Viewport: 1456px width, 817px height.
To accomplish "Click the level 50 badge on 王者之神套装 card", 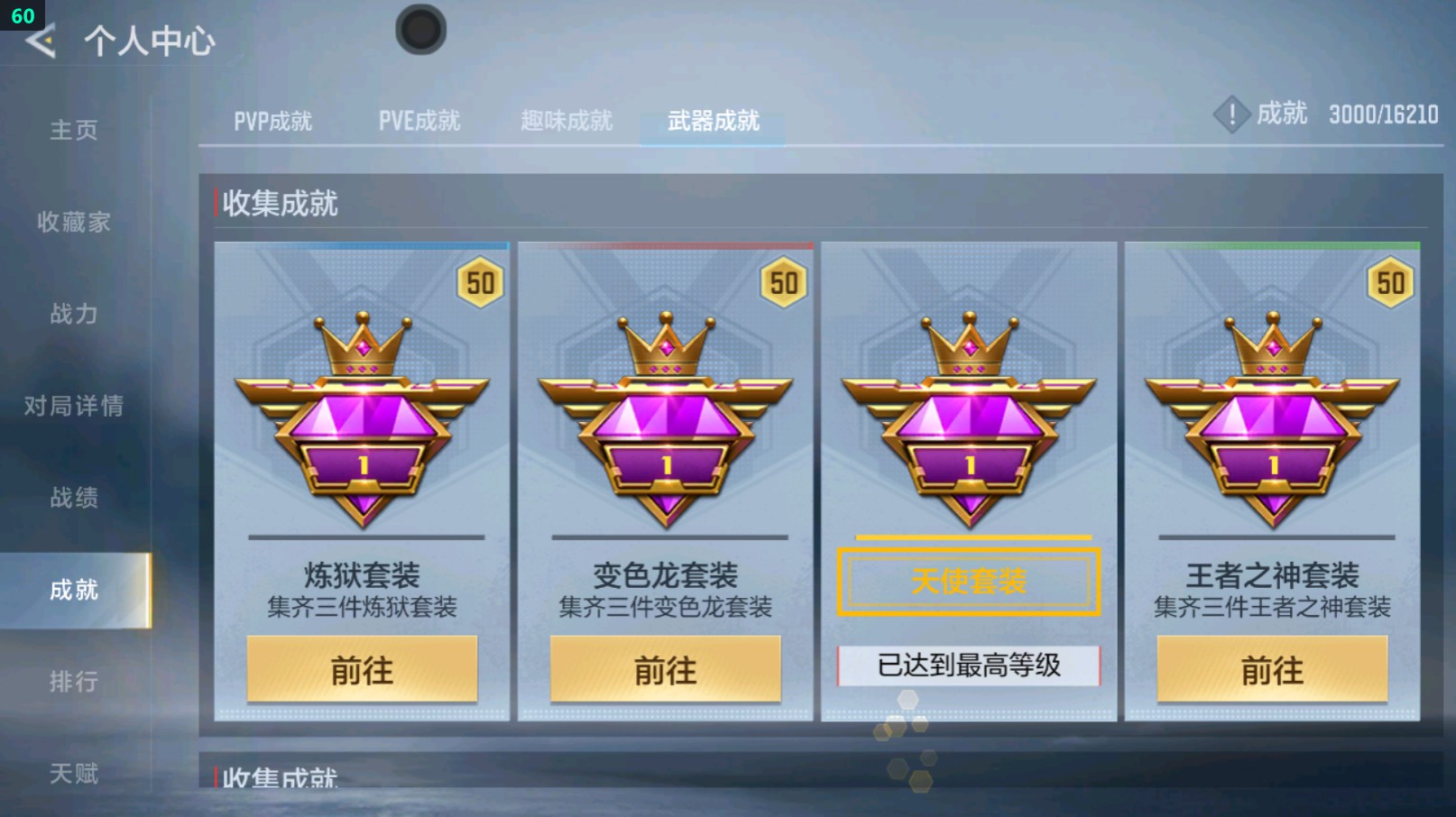I will 1390,281.
